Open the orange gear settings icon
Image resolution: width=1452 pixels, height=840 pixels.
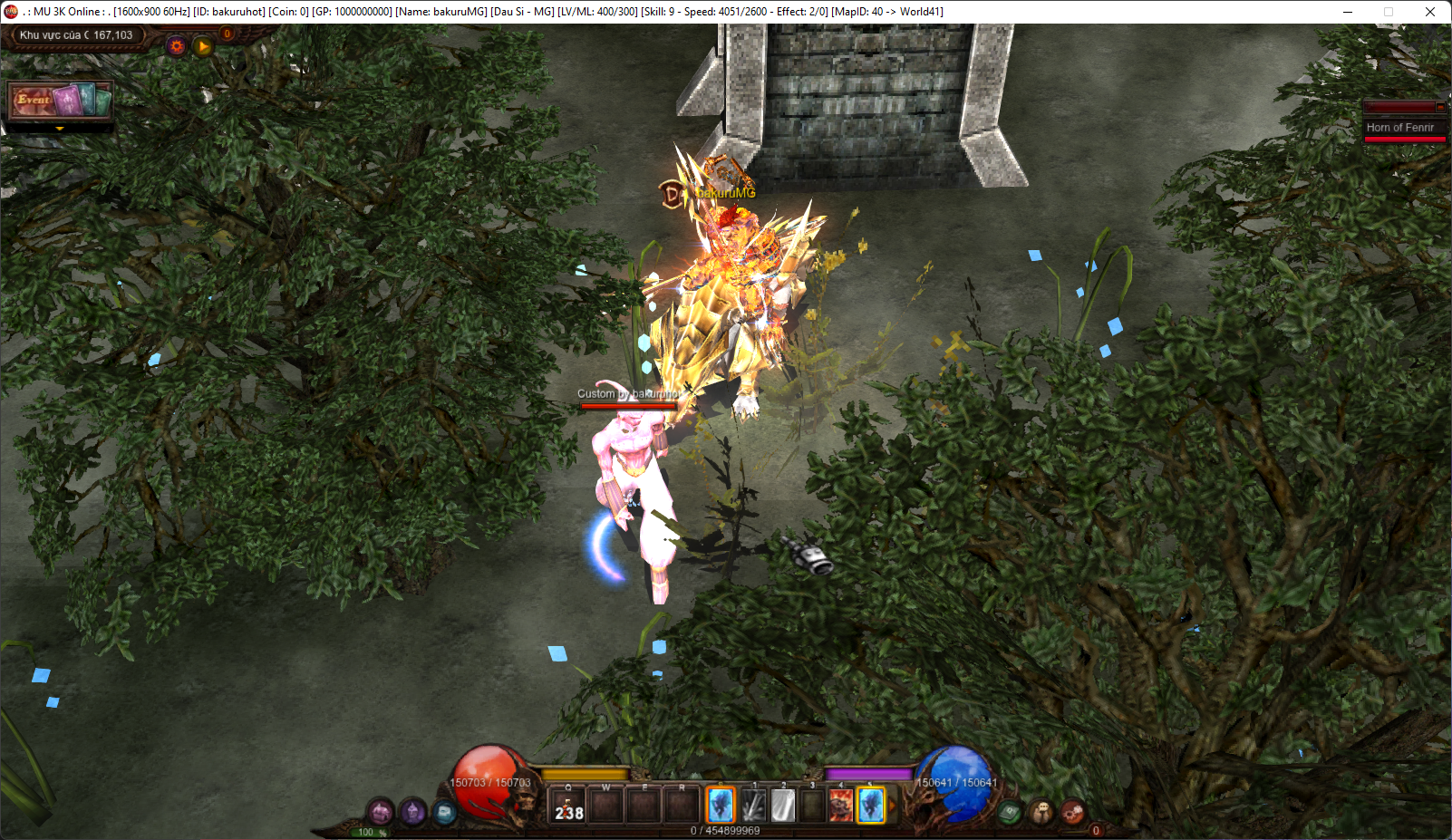(x=177, y=45)
